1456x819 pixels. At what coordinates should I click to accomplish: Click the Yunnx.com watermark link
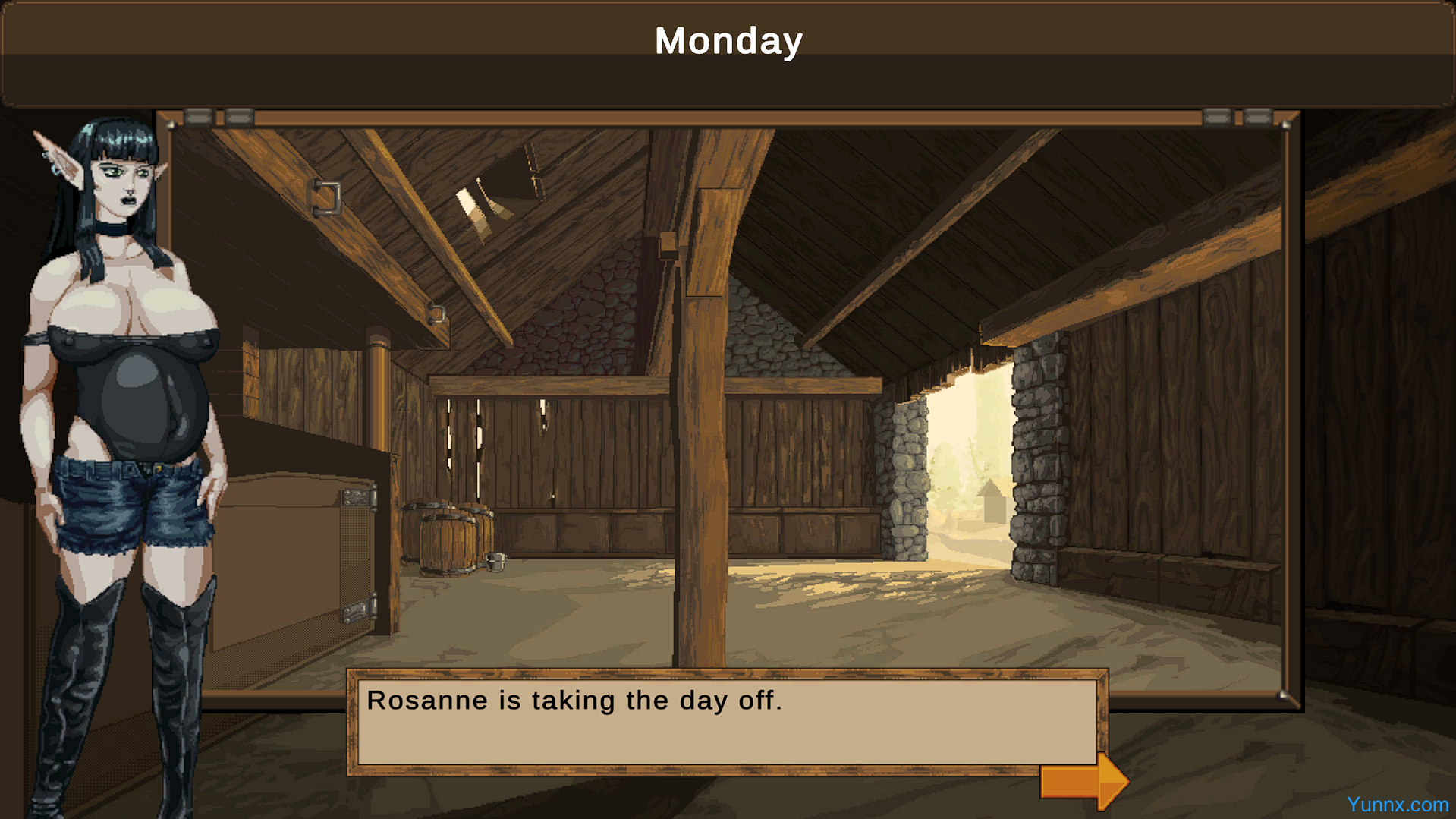[x=1397, y=805]
